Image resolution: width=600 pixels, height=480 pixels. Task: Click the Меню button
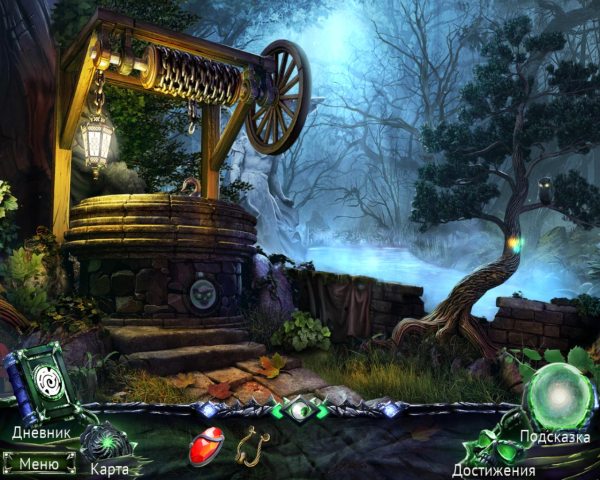[x=38, y=463]
